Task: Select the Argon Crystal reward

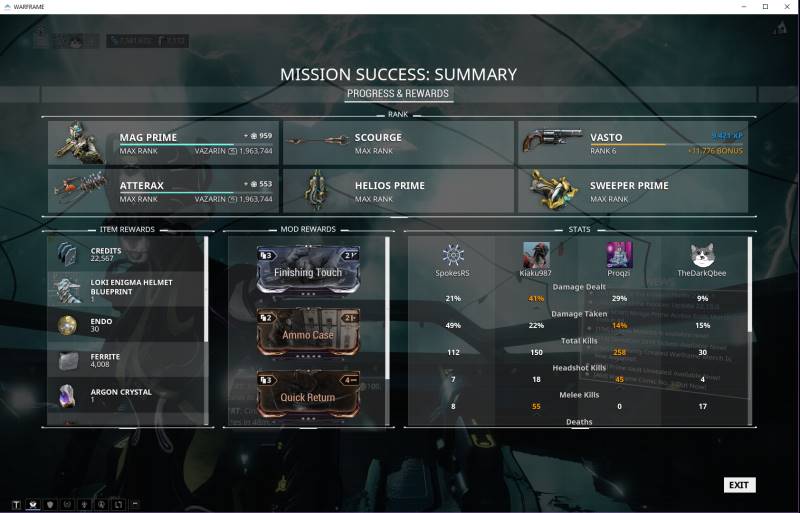Action: pyautogui.click(x=125, y=396)
